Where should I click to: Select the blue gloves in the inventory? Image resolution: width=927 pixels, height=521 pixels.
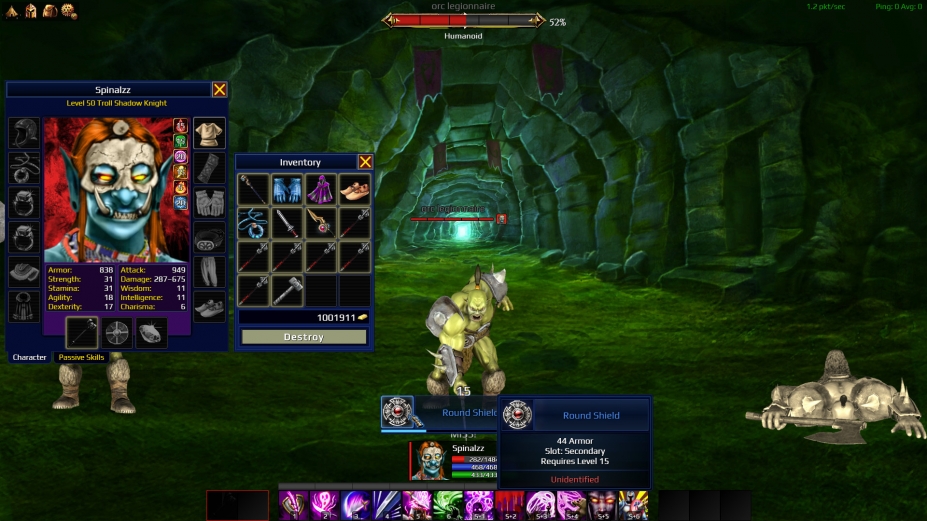(286, 190)
